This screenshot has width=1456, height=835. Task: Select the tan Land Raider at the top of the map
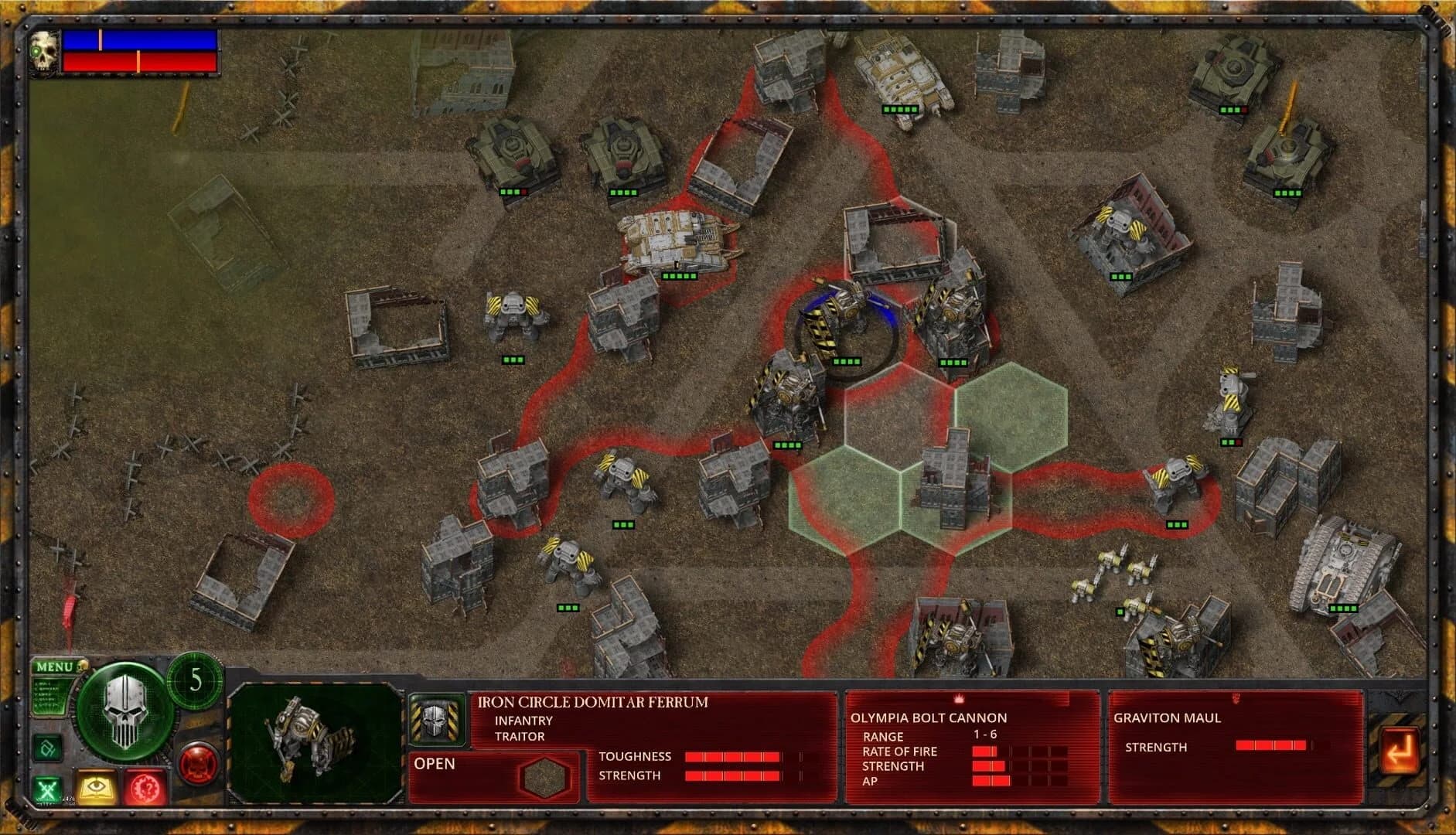pos(901,73)
